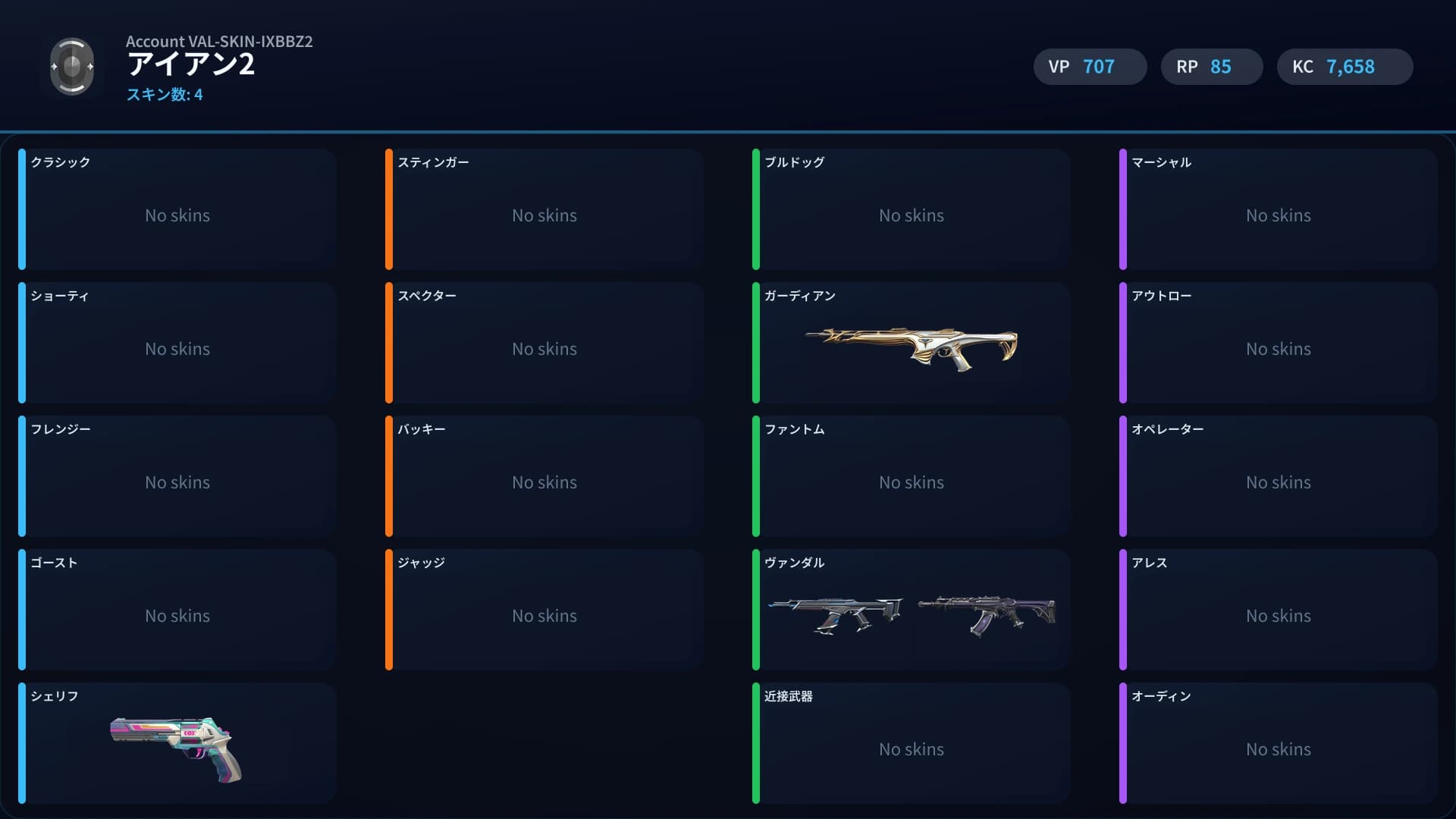The height and width of the screenshot is (819, 1456).
Task: Select the gold Guardian skin image
Action: pyautogui.click(x=910, y=349)
